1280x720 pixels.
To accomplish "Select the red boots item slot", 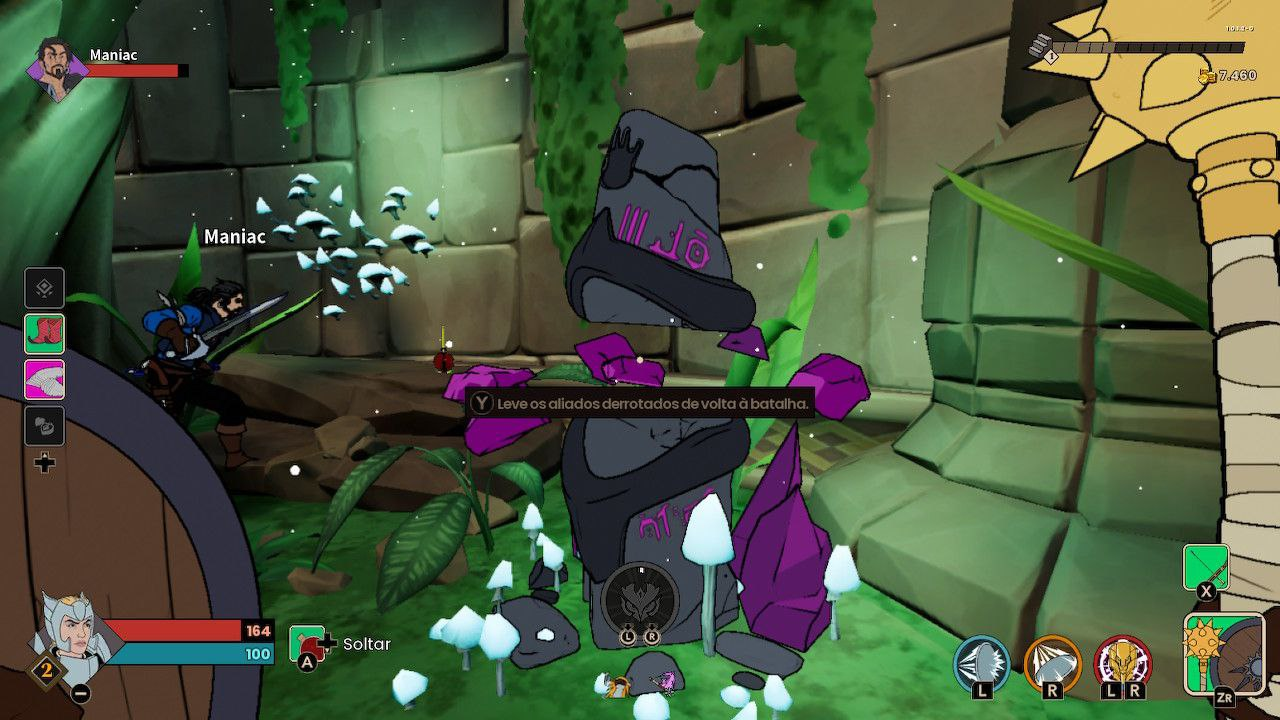I will (45, 334).
